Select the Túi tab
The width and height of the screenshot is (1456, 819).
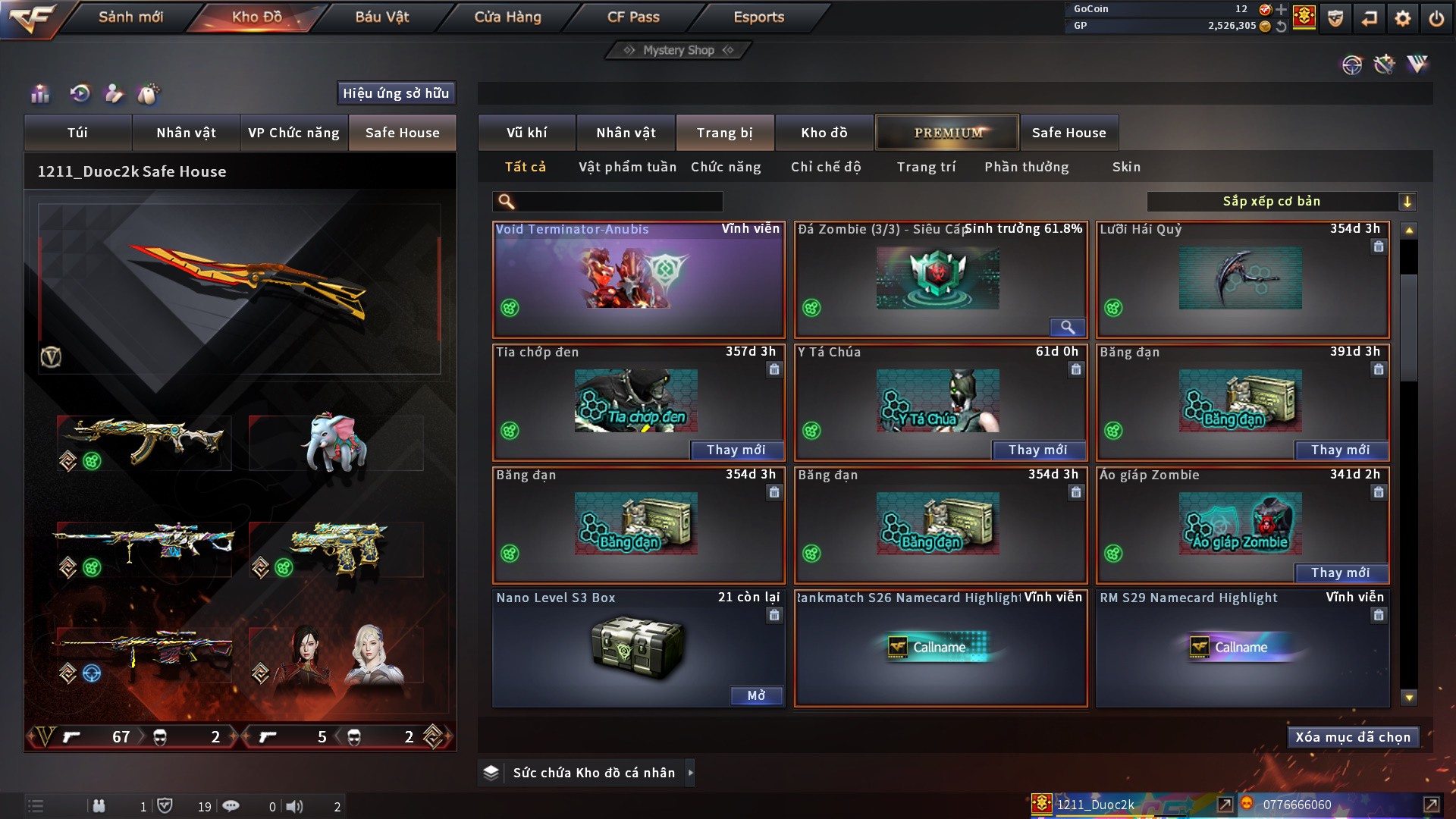pyautogui.click(x=77, y=133)
